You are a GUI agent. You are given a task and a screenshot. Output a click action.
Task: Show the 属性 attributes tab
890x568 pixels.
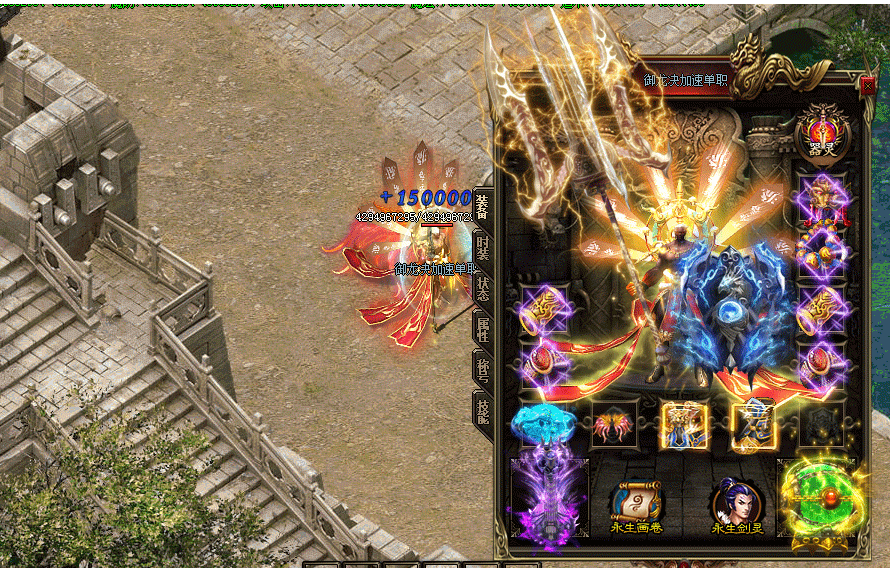click(482, 329)
